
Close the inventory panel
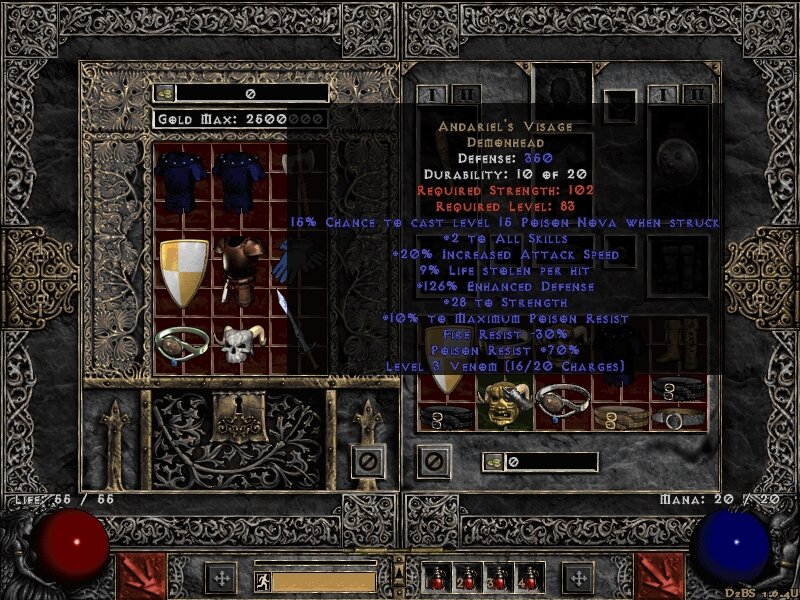pyautogui.click(x=432, y=460)
